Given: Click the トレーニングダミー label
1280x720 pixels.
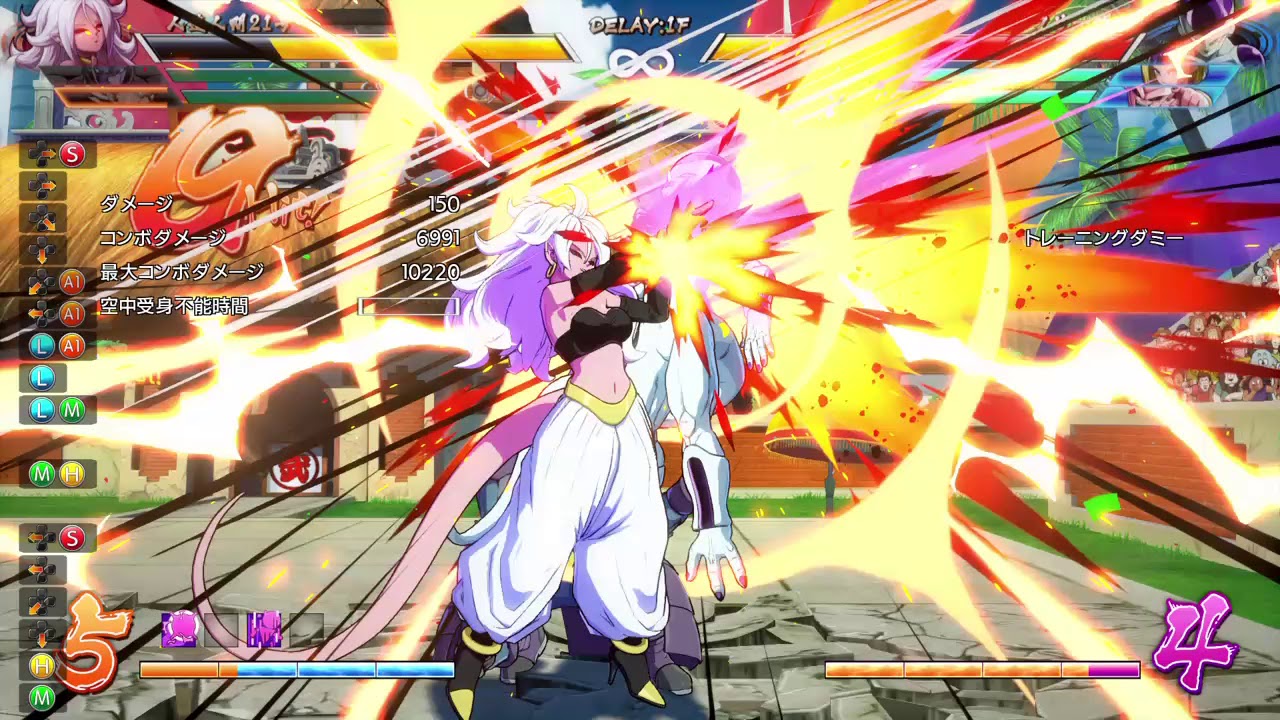Looking at the screenshot, I should 1103,239.
